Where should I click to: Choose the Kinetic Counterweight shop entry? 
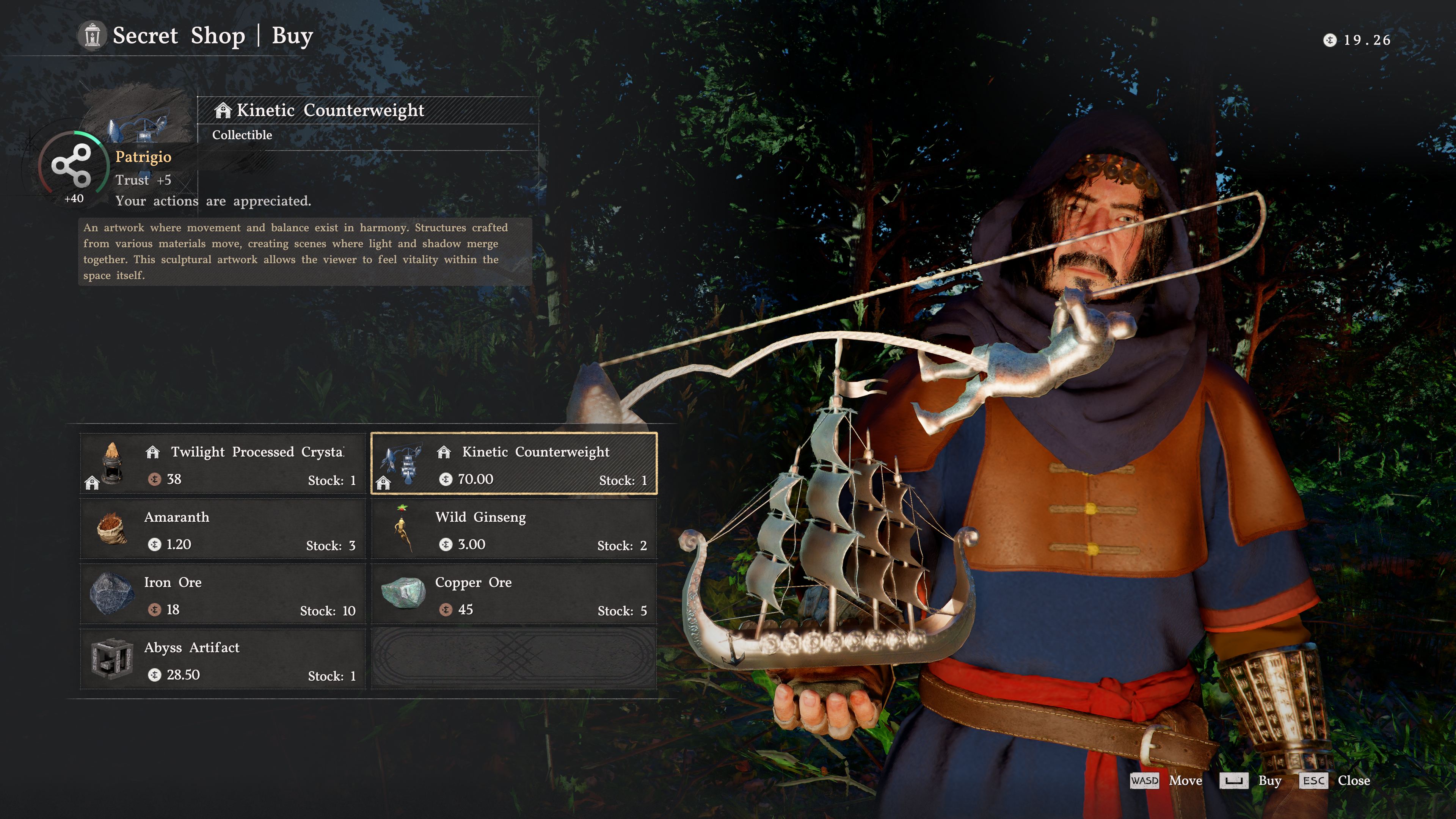514,464
